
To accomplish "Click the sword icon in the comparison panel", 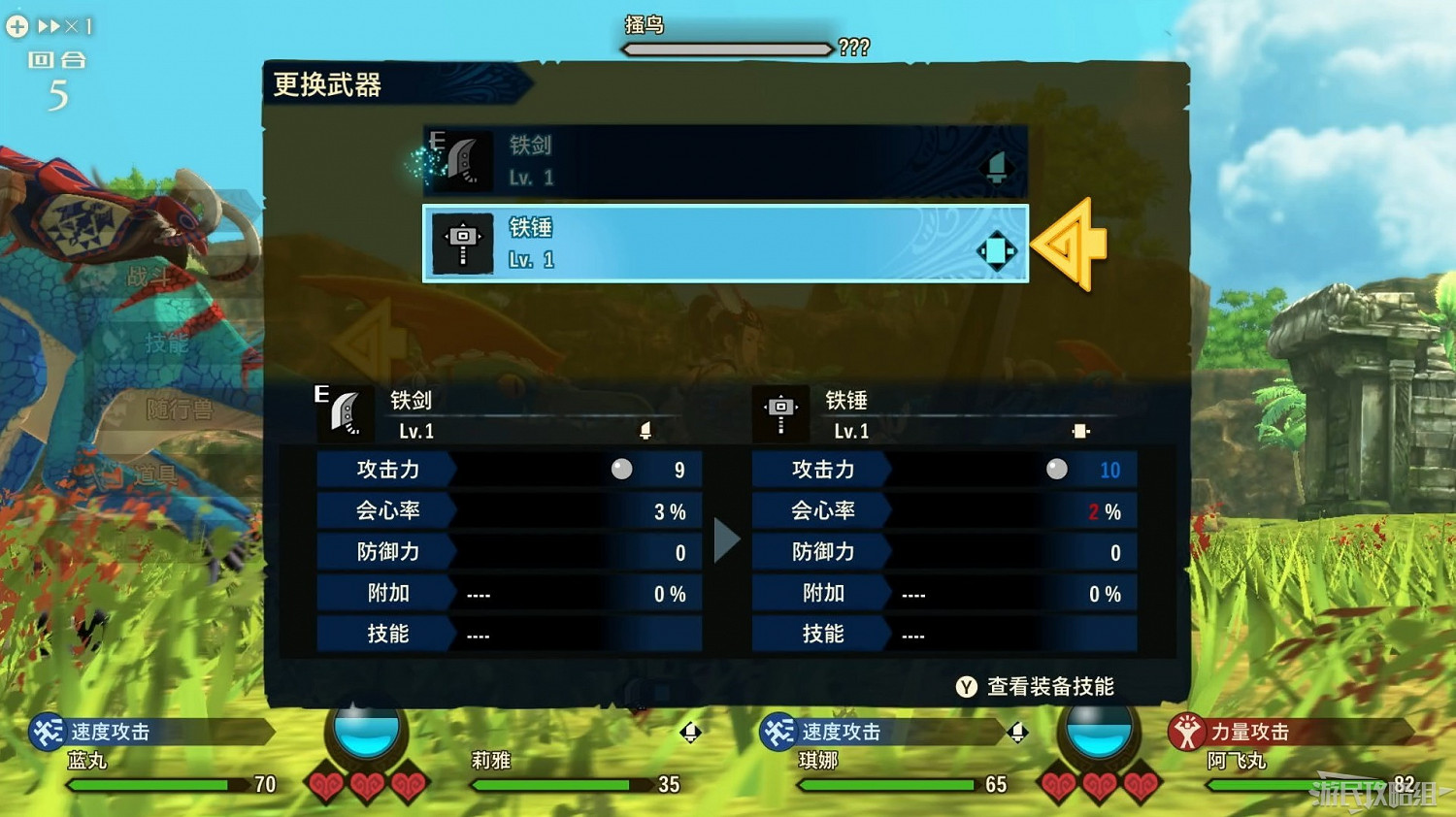I will [x=347, y=412].
